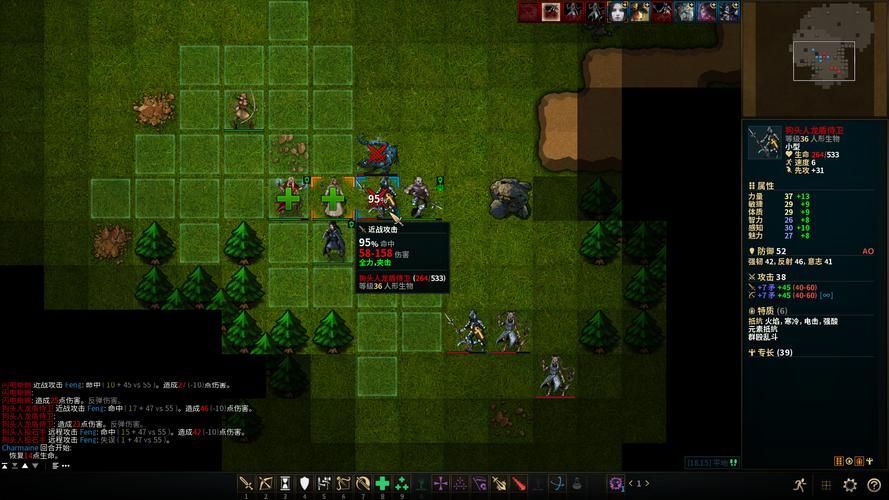Select the sword attack in hotbar slot 1
This screenshot has width=889, height=500.
(246, 484)
